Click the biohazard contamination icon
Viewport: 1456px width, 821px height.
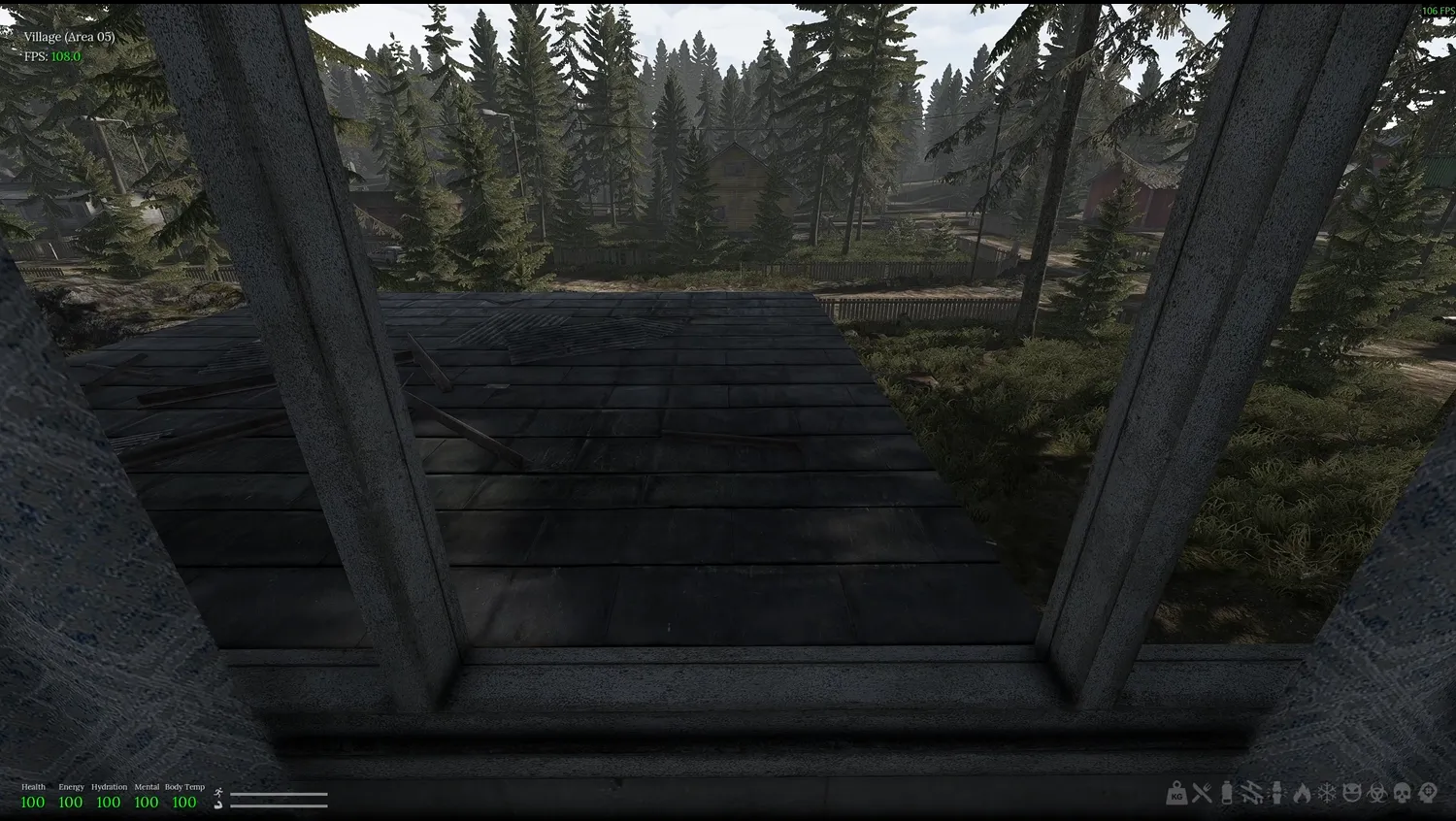(x=1376, y=794)
